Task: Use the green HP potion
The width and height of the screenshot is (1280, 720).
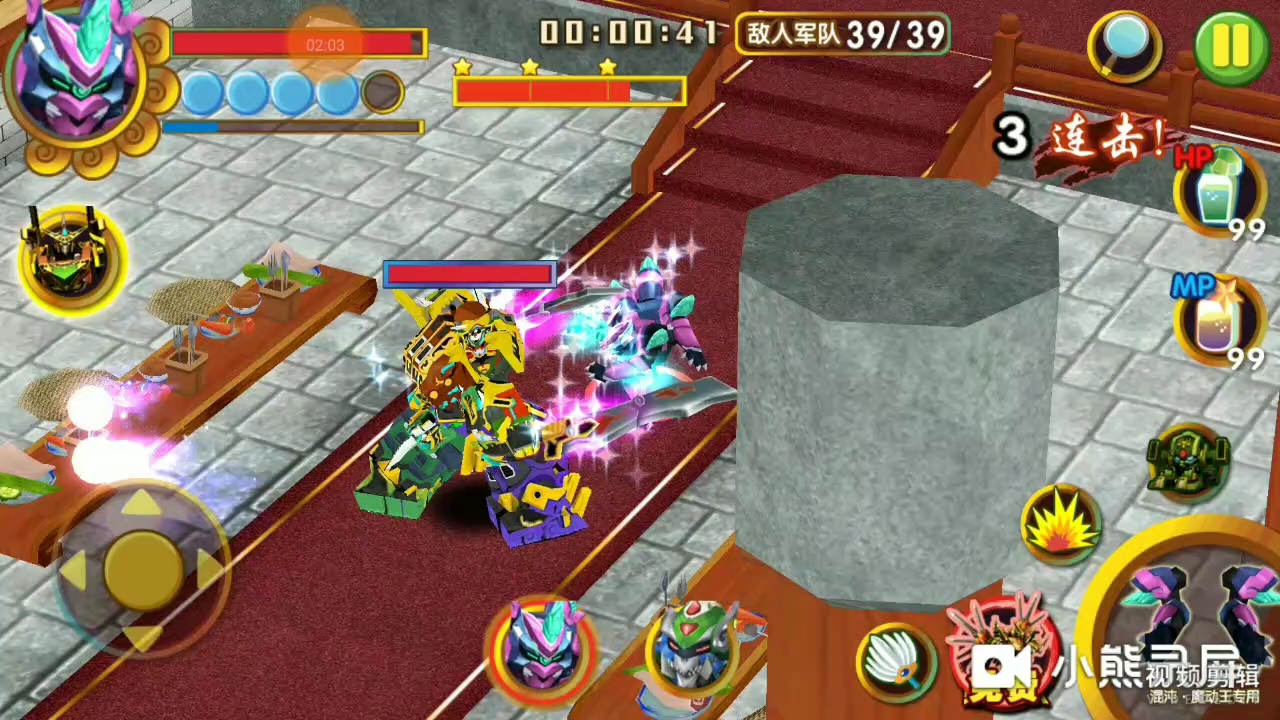Action: (1217, 192)
